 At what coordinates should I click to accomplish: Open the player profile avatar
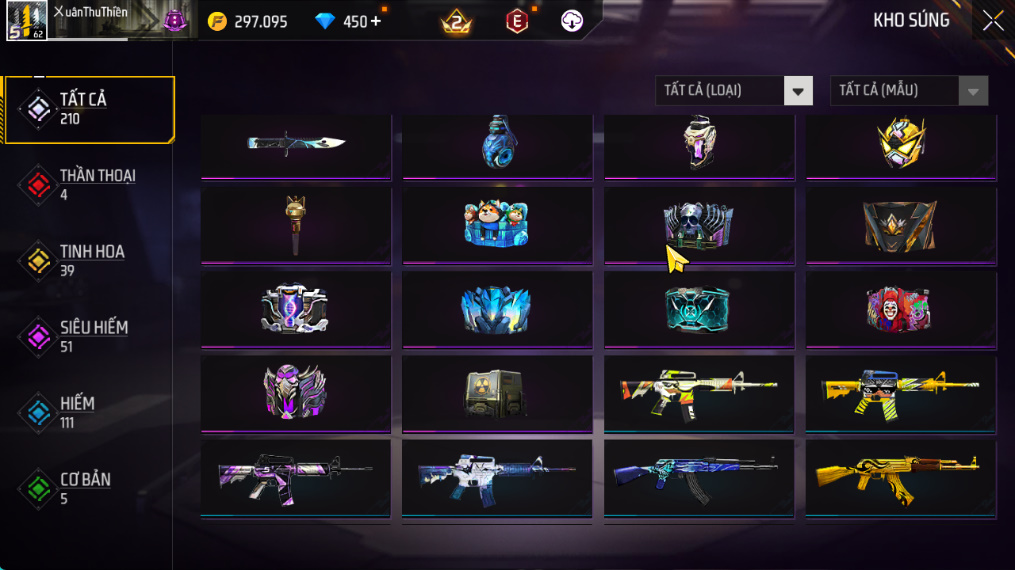point(26,21)
